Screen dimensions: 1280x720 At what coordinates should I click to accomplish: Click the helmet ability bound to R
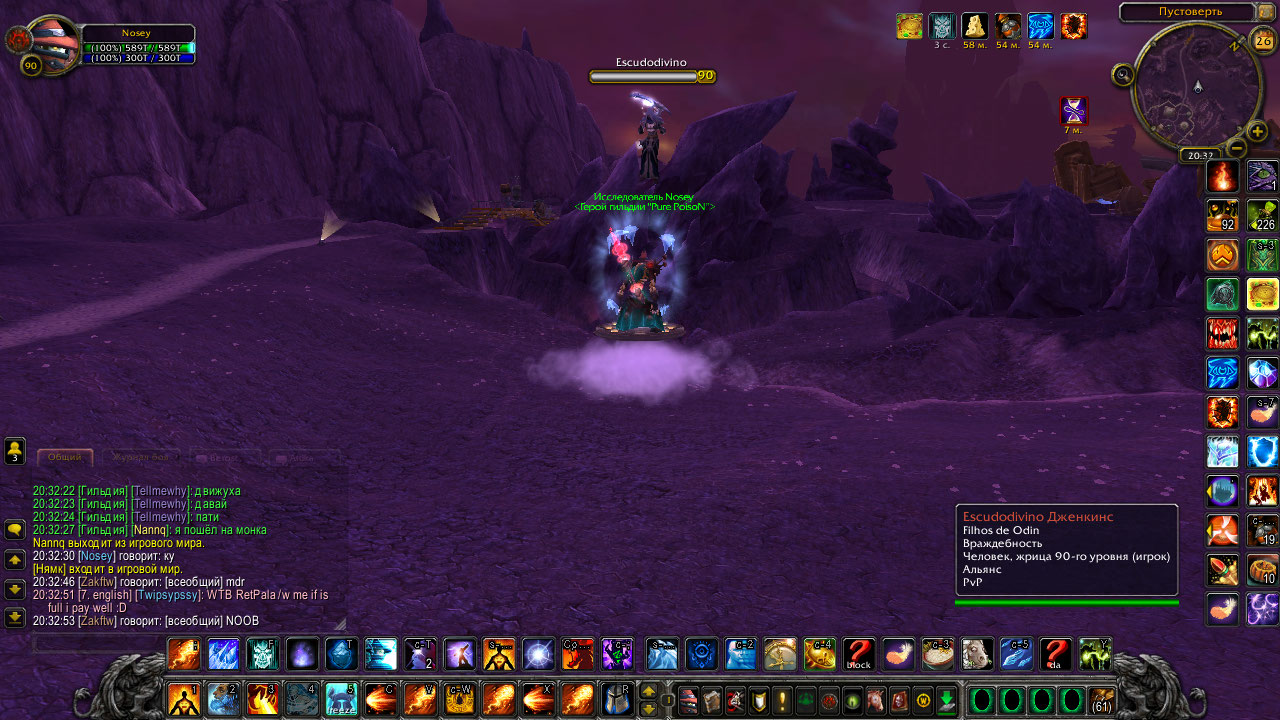pos(616,698)
